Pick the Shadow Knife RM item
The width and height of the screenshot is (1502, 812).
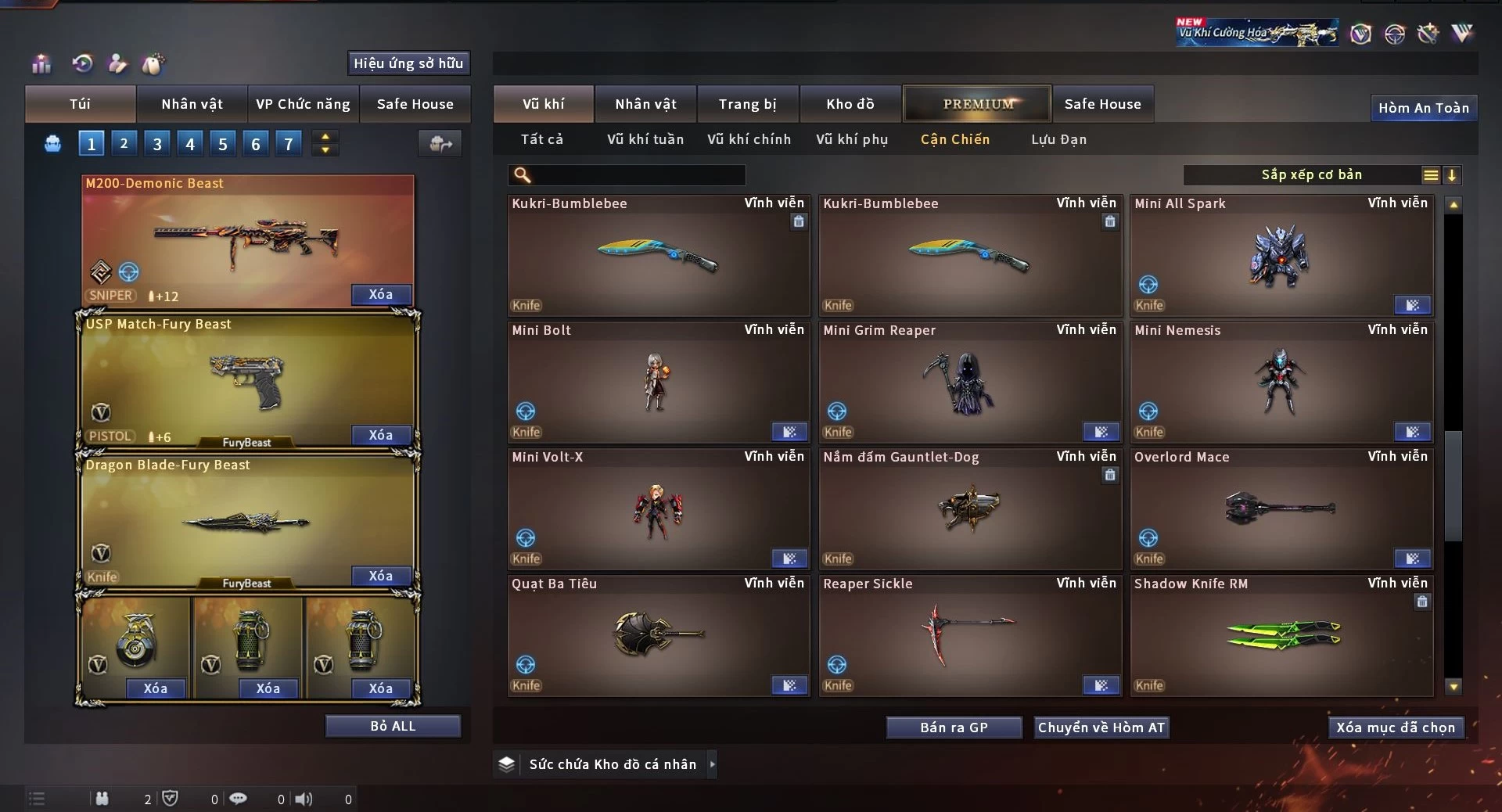click(x=1281, y=637)
